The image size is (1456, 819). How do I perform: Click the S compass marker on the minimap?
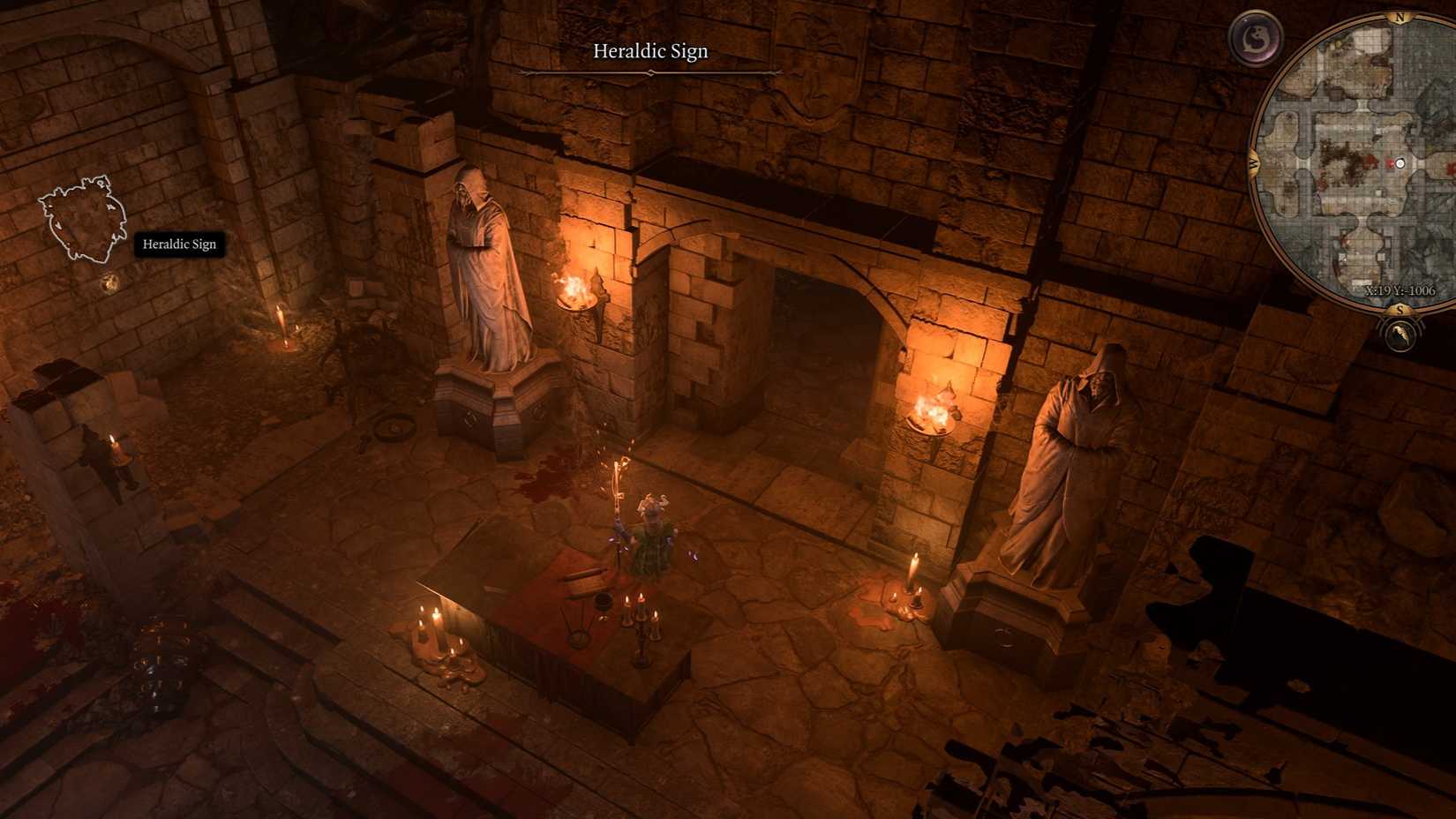(1400, 311)
